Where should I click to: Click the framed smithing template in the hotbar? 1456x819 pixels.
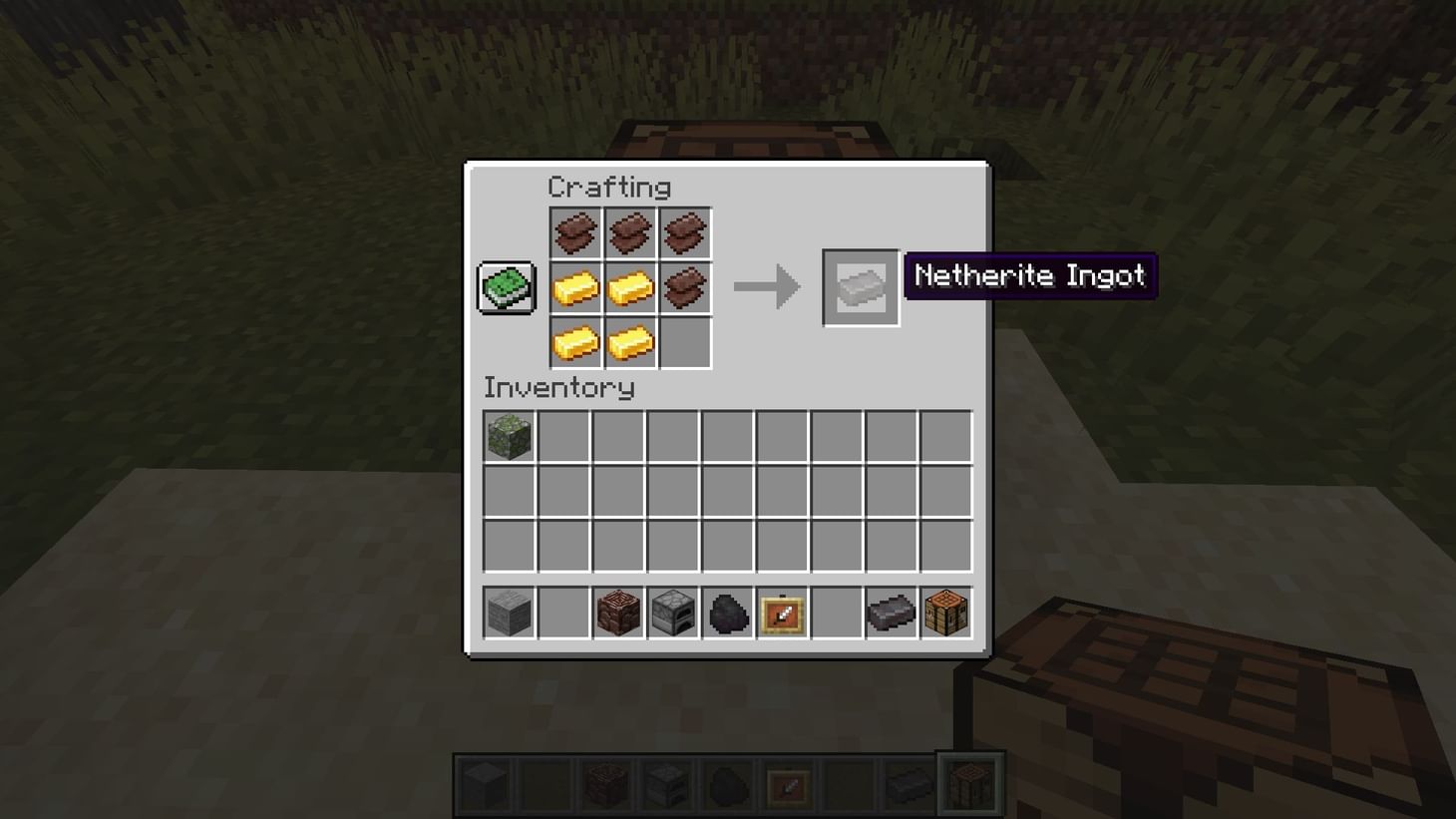(x=782, y=614)
